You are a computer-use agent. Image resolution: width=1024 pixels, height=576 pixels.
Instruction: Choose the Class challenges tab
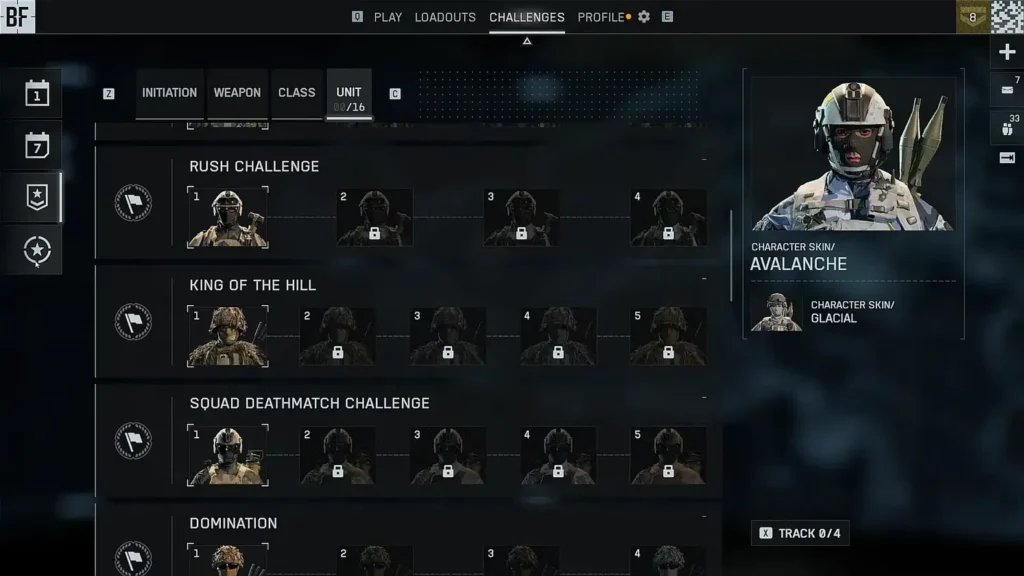pyautogui.click(x=297, y=93)
